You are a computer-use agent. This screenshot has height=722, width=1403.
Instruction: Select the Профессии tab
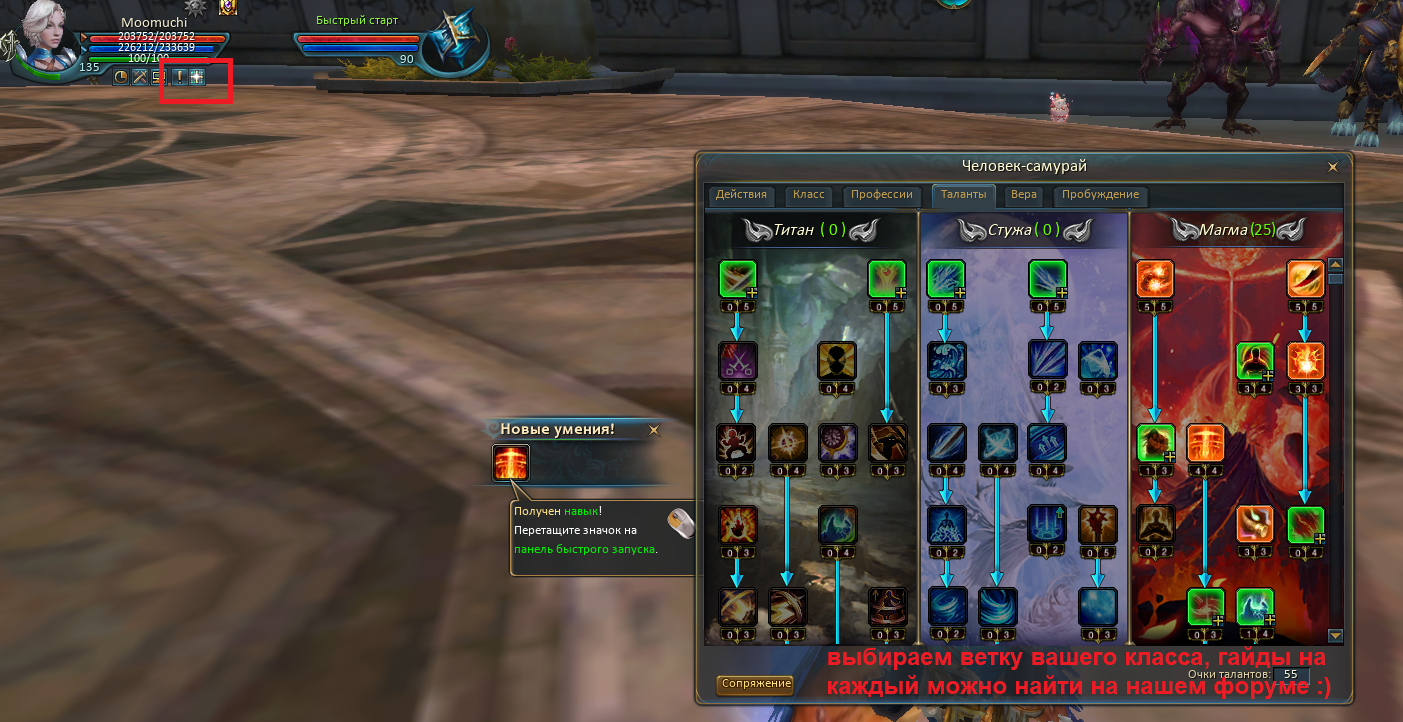[881, 195]
